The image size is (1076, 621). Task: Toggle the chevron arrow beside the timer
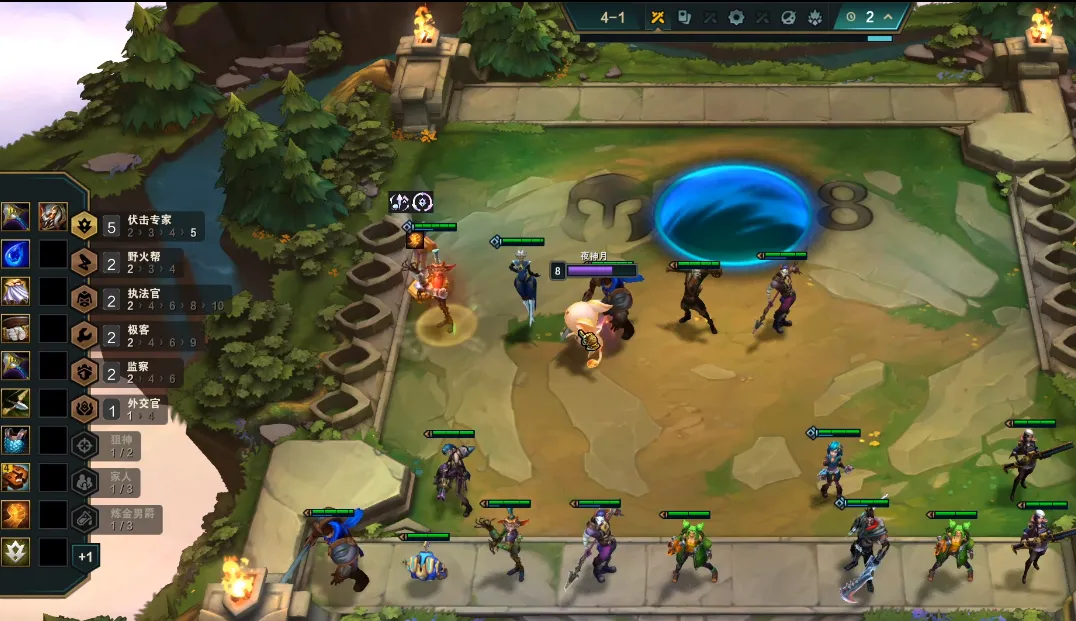[888, 17]
